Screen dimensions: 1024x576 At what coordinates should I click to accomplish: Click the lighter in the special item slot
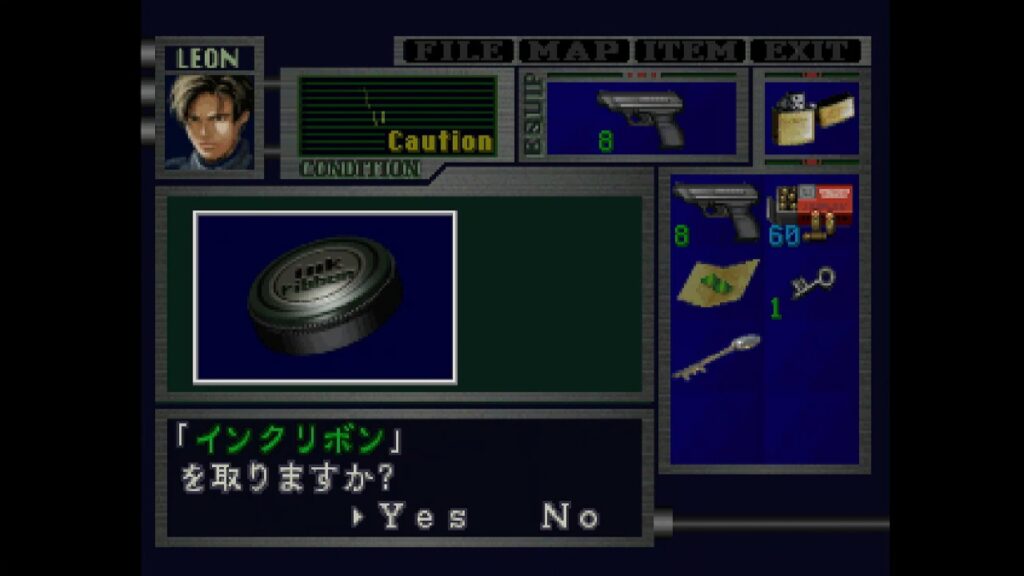tap(811, 119)
